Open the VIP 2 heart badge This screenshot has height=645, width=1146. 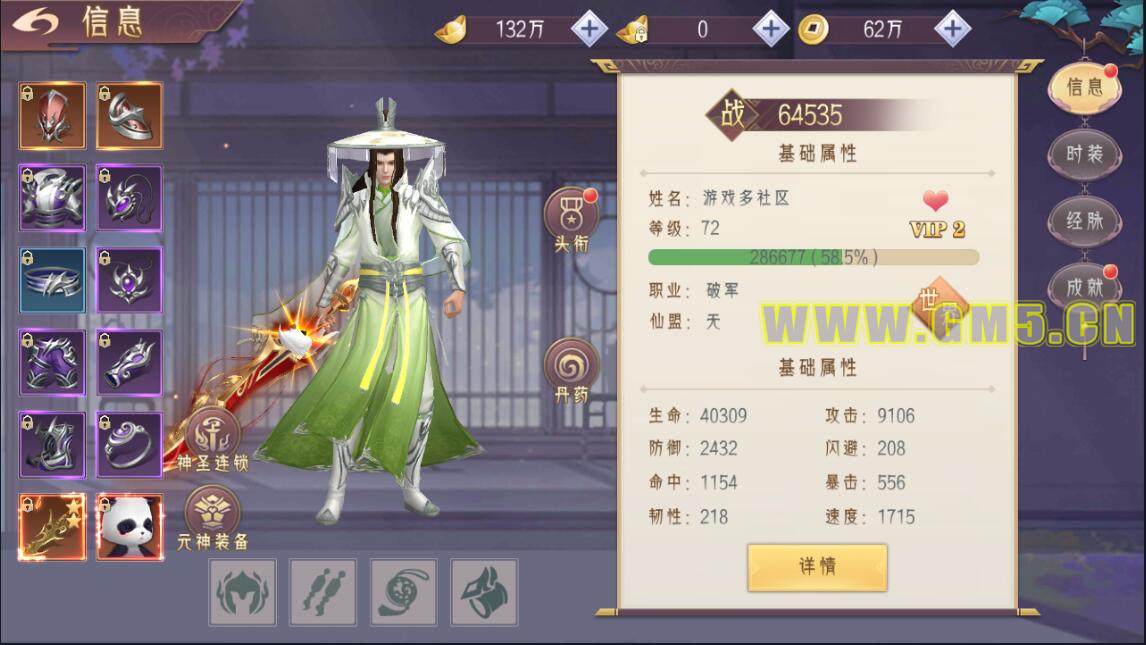(936, 213)
